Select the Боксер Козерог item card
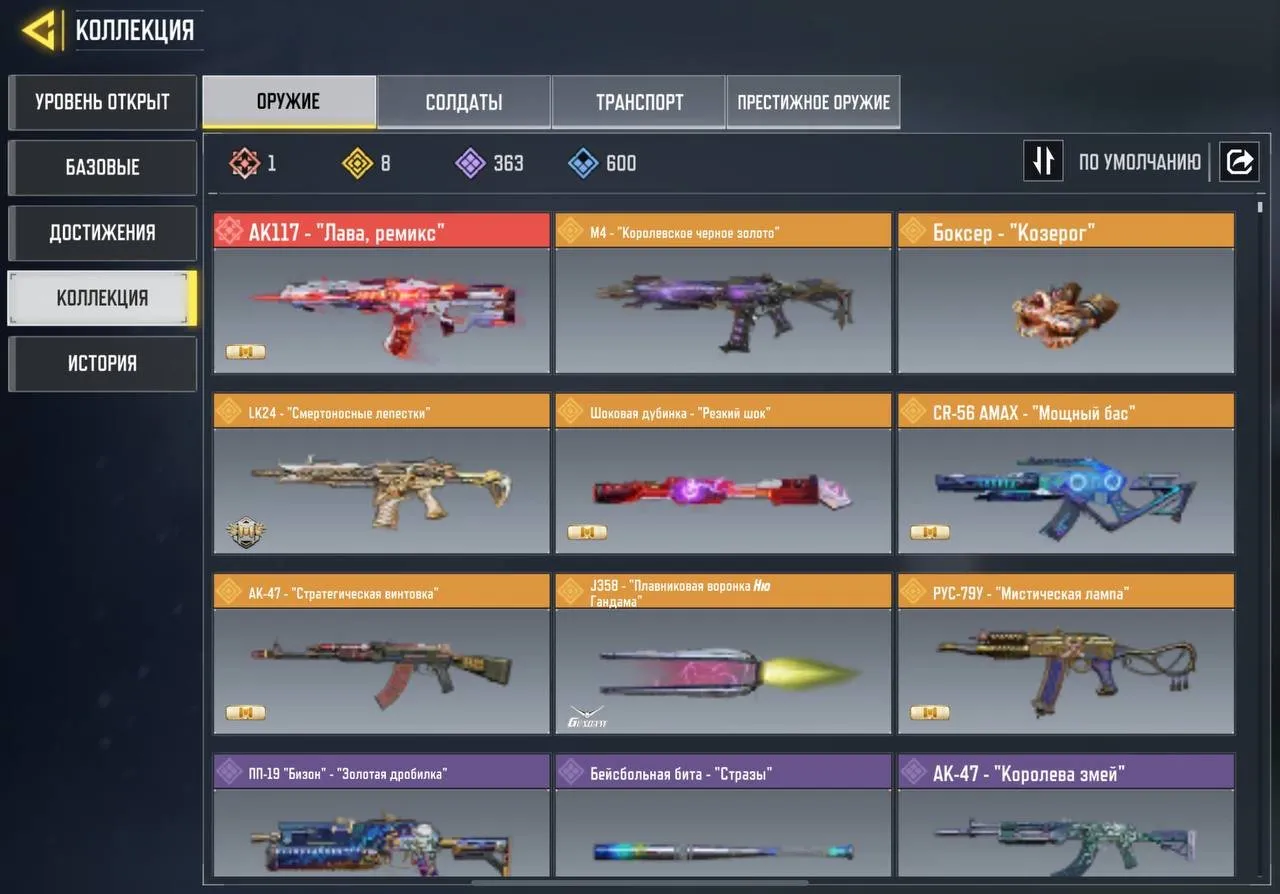This screenshot has width=1280, height=894. (1066, 295)
